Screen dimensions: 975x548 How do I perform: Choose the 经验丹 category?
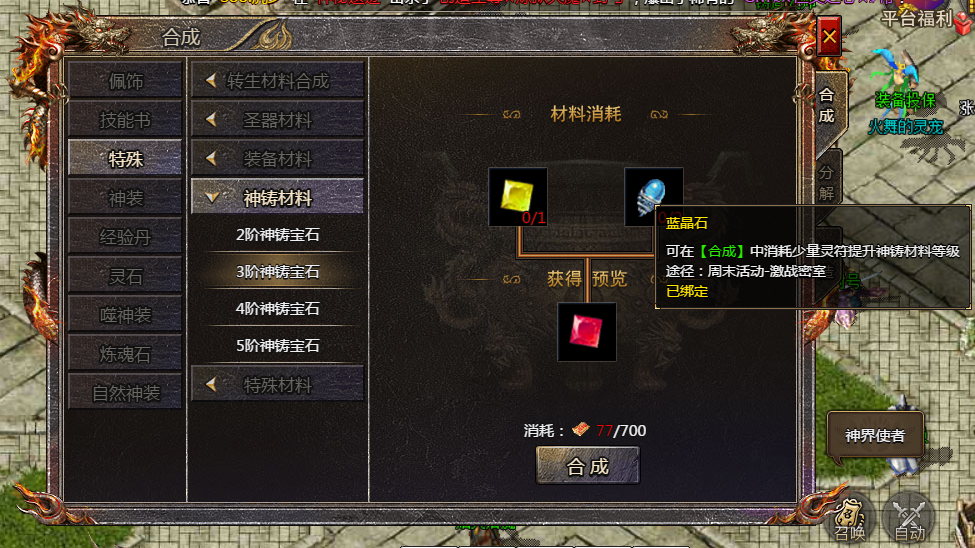[125, 237]
